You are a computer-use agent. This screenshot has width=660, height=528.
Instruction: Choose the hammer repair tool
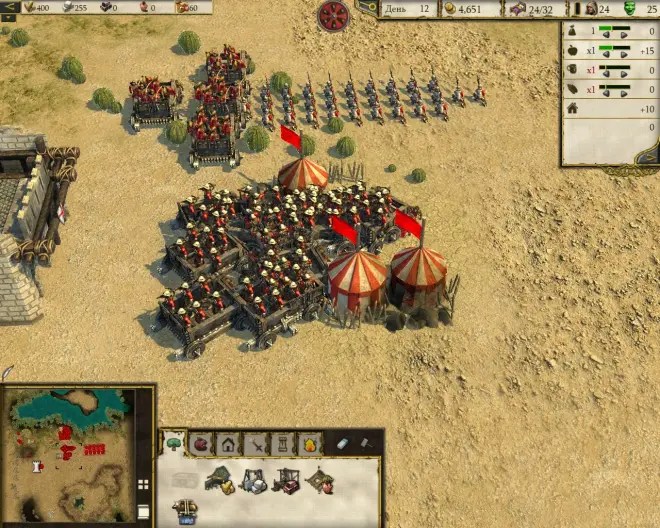point(366,443)
